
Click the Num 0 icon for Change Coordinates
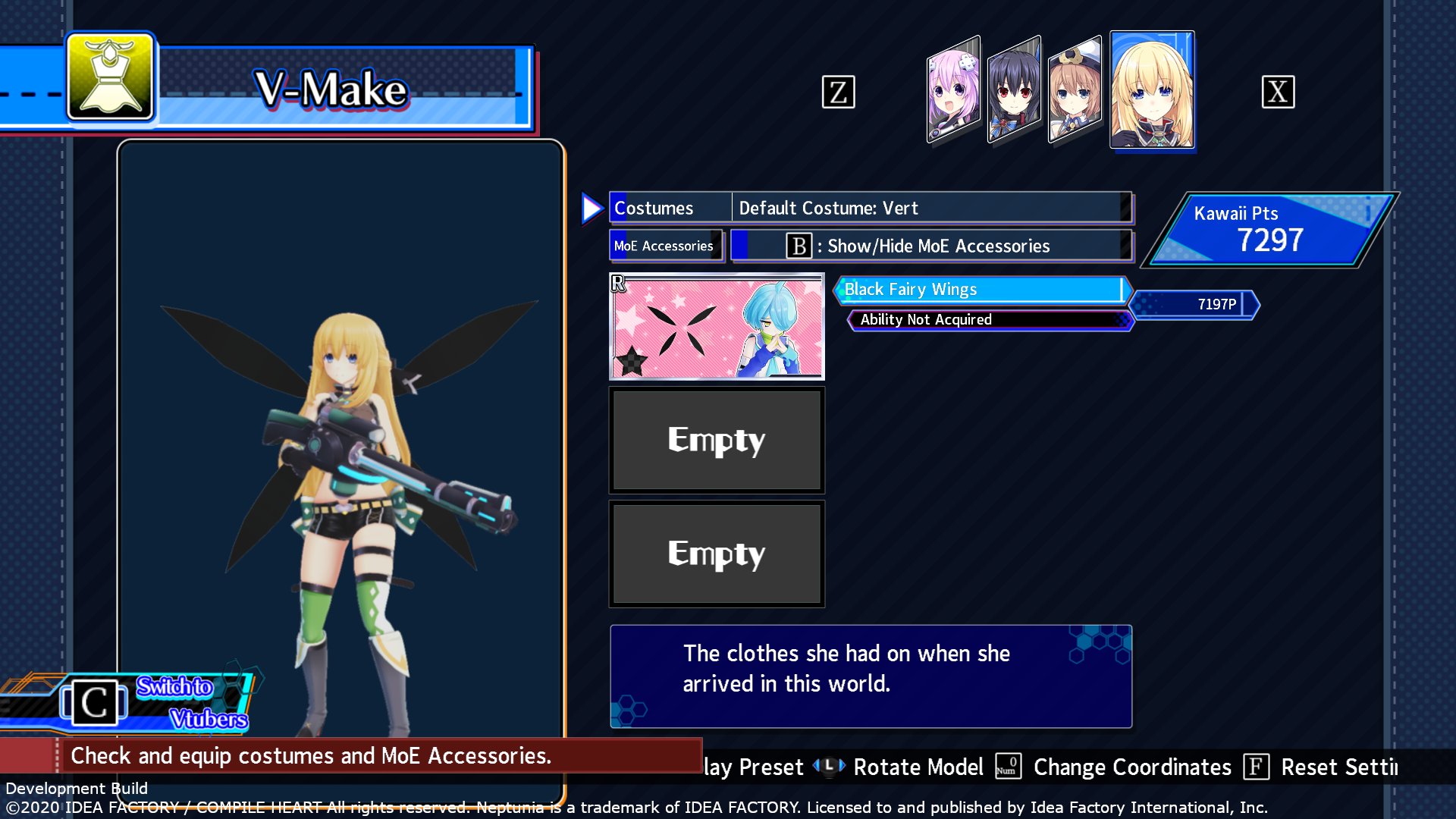pyautogui.click(x=1007, y=767)
